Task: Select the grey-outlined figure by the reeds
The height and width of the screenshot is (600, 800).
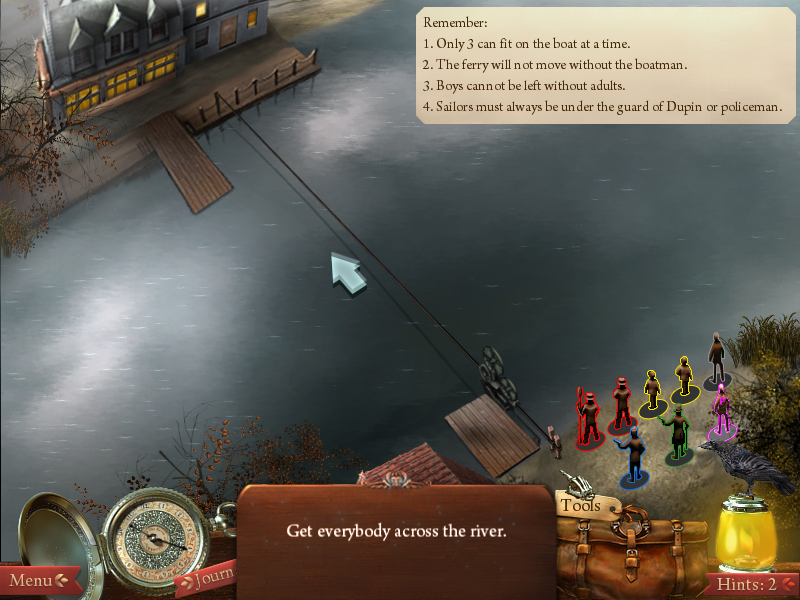Action: click(716, 360)
